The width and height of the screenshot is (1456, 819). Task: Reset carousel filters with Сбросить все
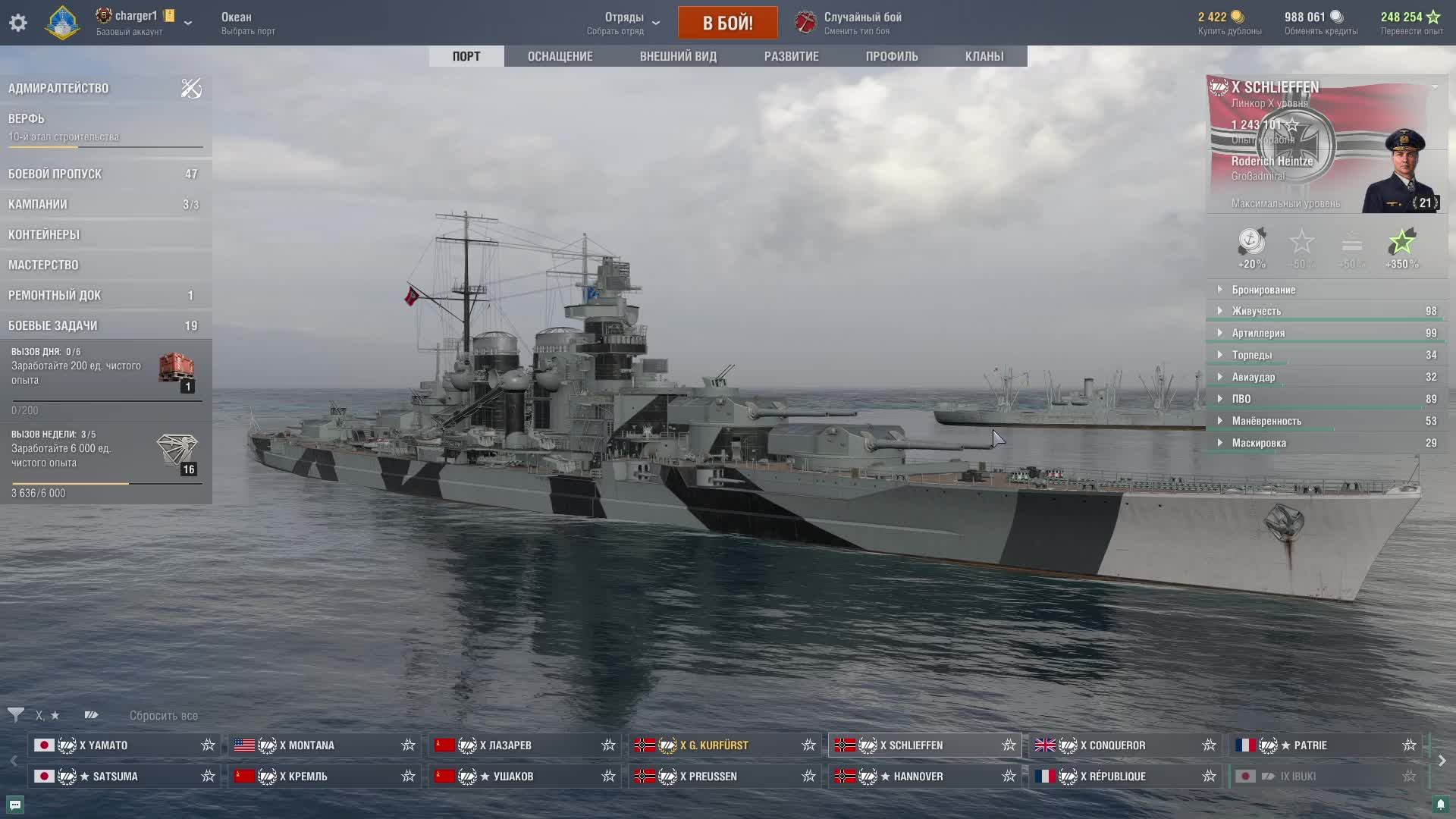[163, 715]
